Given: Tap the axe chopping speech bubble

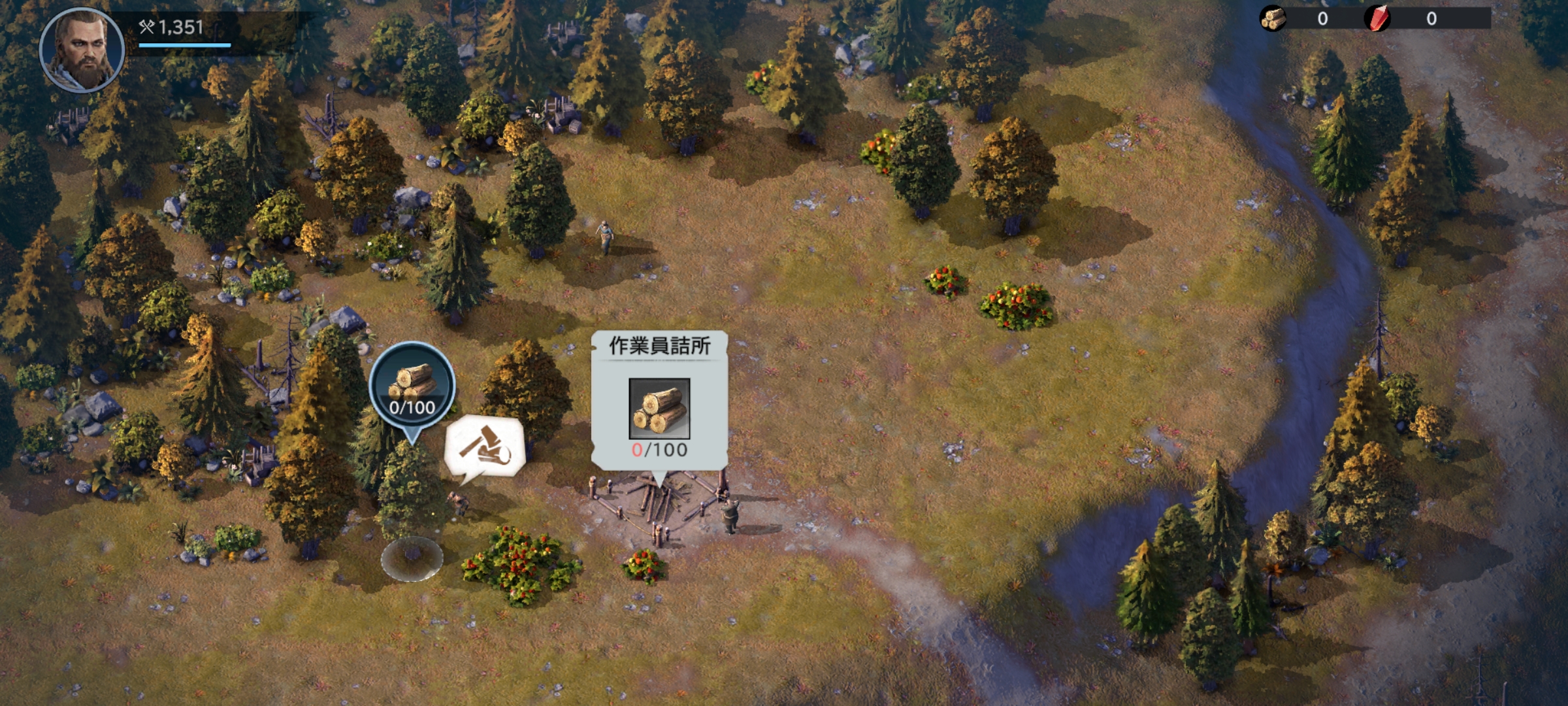Looking at the screenshot, I should click(485, 447).
